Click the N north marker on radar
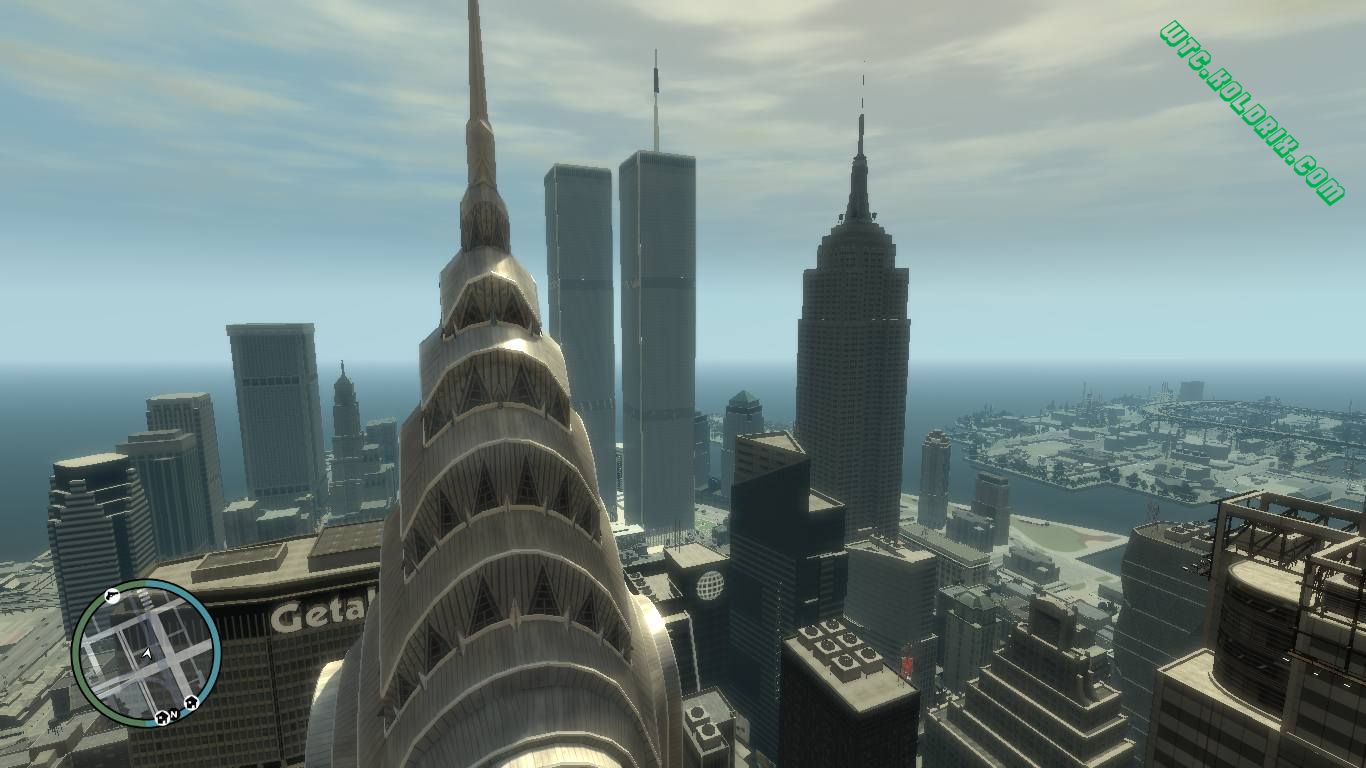 pos(173,715)
